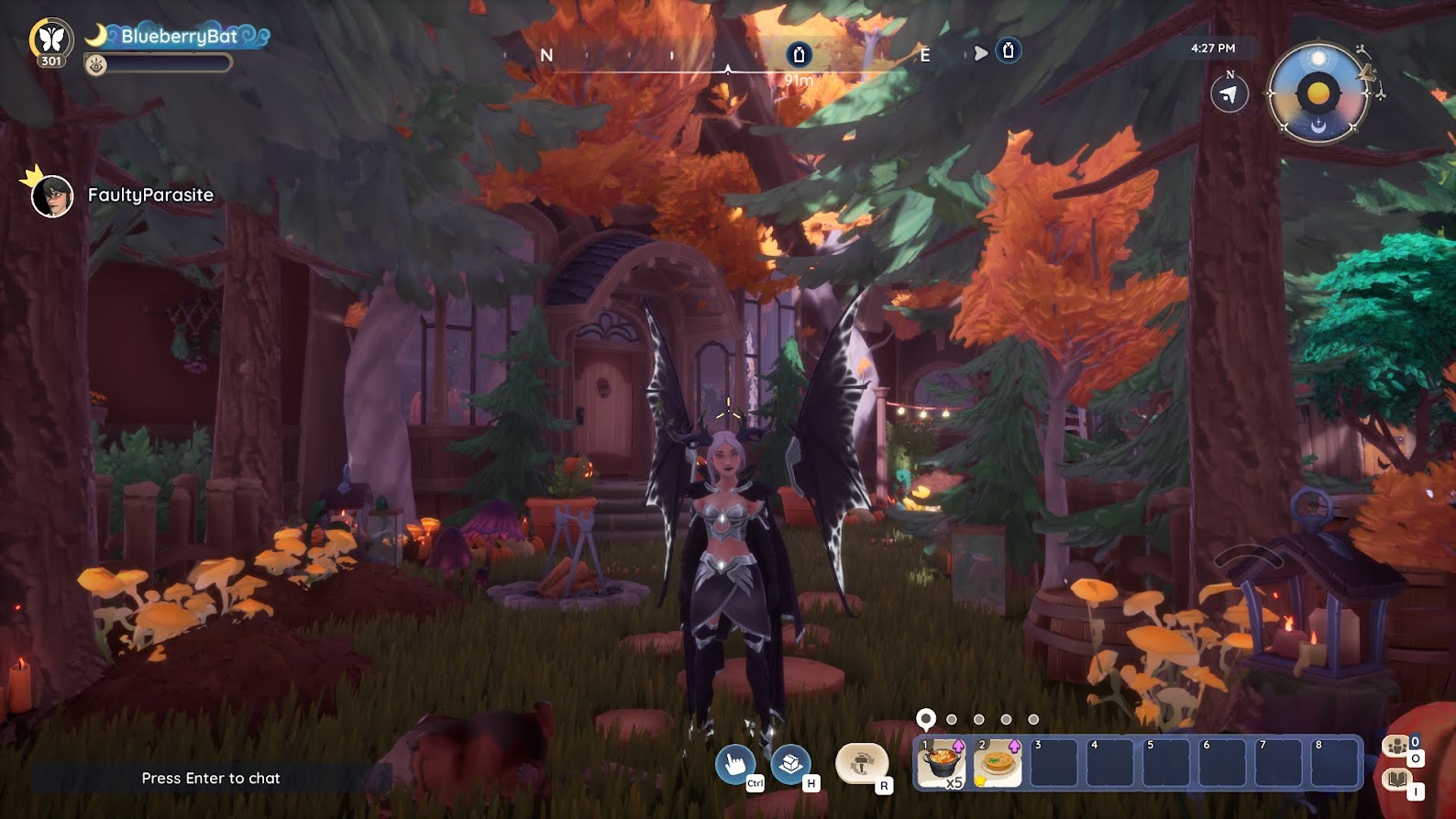
Task: Select the first hotbar page indicator
Action: click(x=926, y=718)
